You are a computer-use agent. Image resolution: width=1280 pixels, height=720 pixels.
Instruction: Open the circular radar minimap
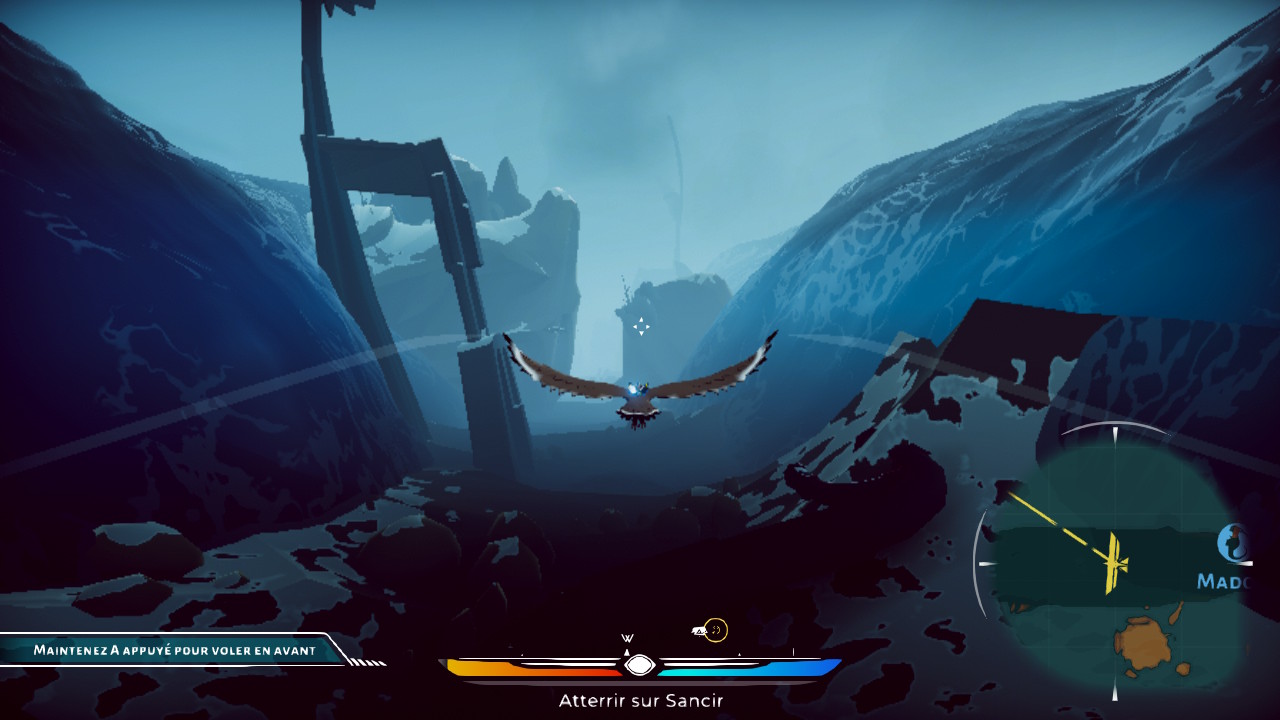click(x=1114, y=562)
